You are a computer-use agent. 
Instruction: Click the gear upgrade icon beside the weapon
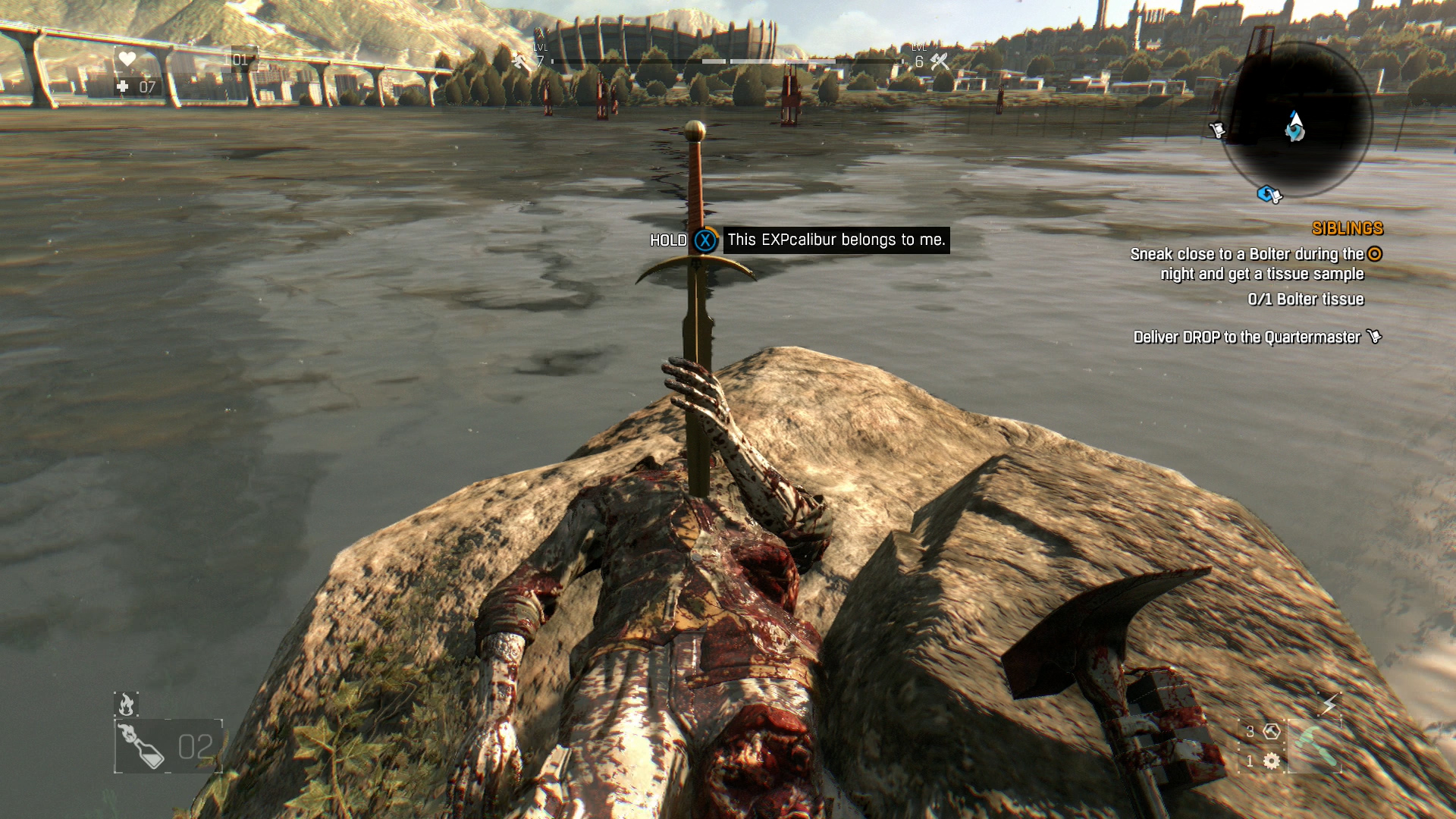click(x=1272, y=761)
